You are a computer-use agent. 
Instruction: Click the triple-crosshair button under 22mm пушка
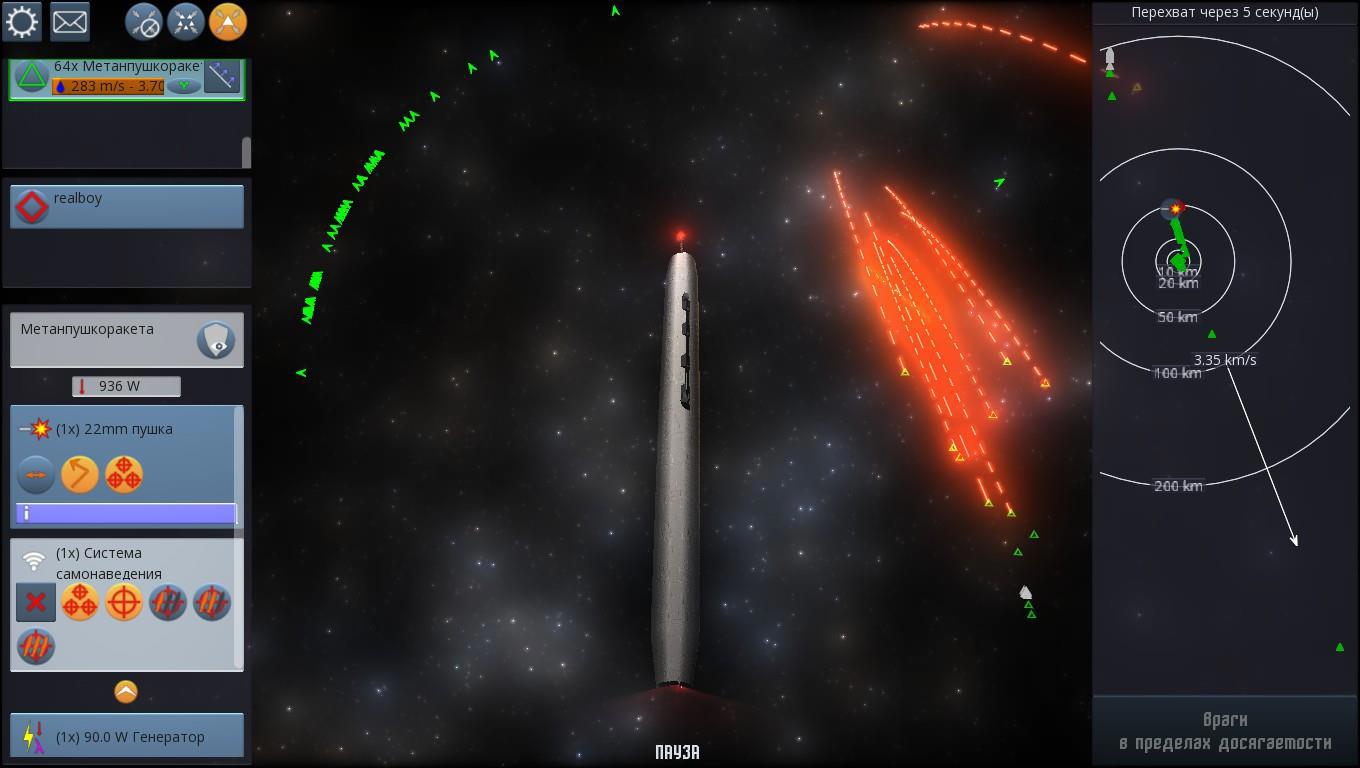point(124,475)
